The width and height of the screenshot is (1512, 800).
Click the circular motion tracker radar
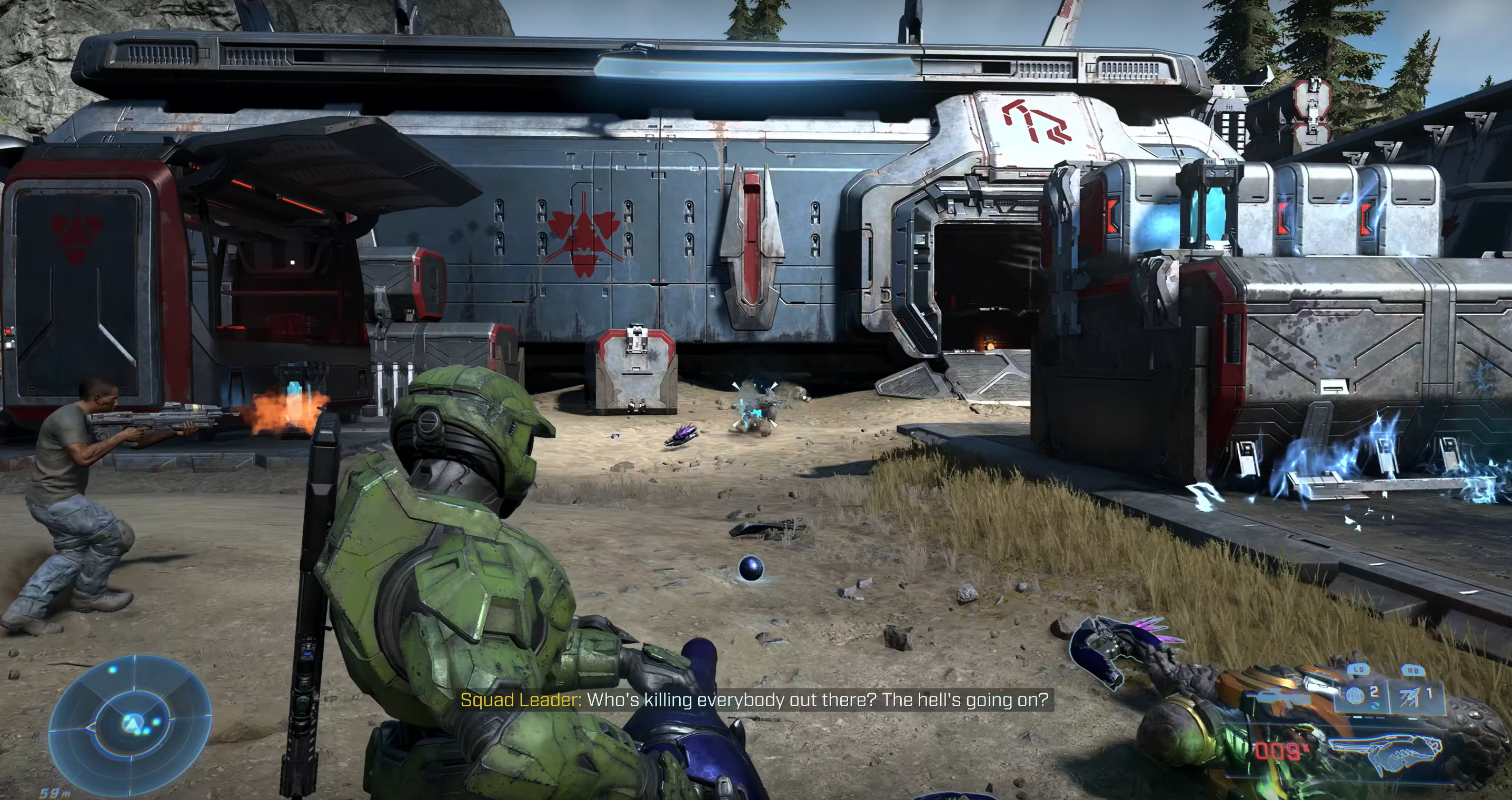tap(130, 722)
